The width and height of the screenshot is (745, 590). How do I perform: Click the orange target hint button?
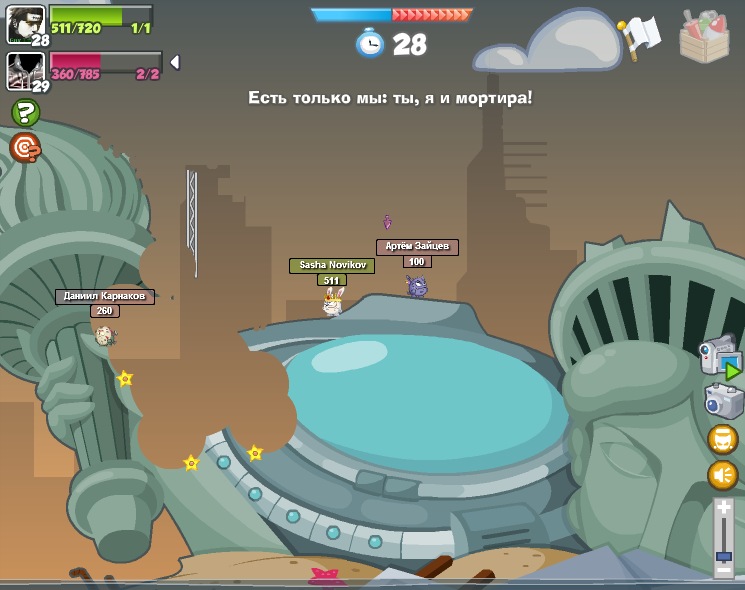click(x=25, y=148)
